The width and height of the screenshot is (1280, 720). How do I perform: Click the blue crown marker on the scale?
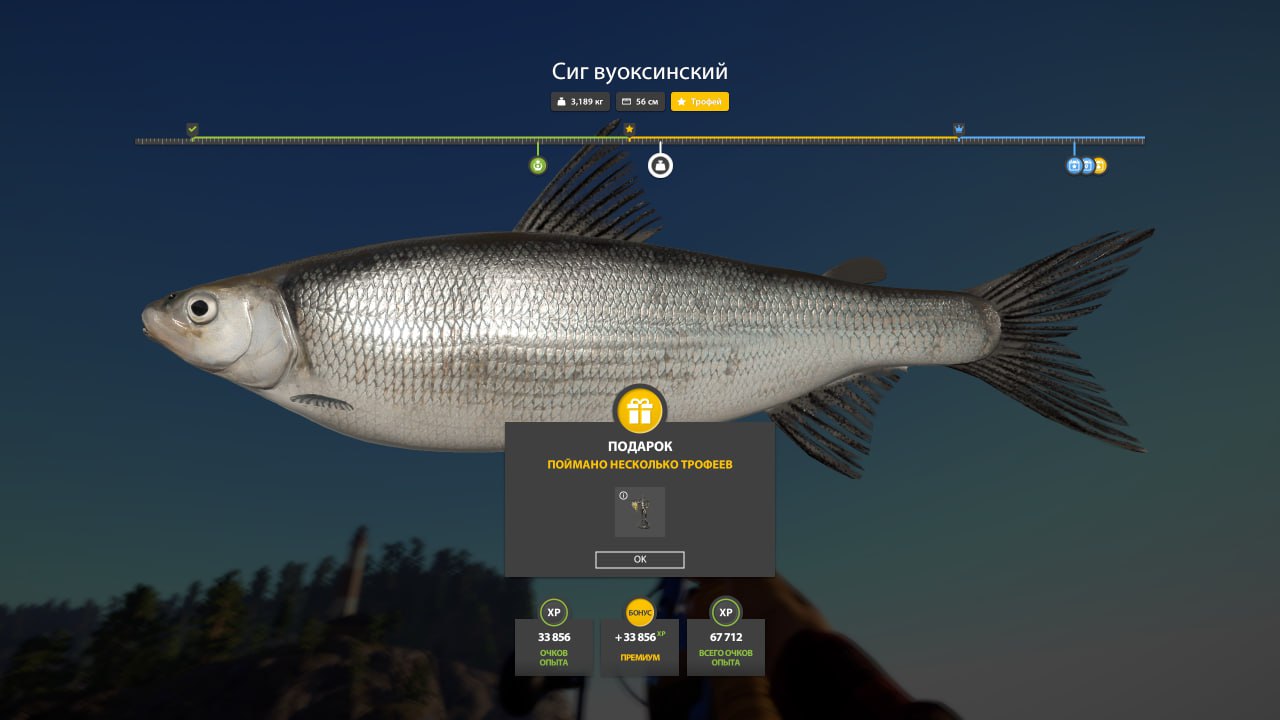click(x=959, y=129)
